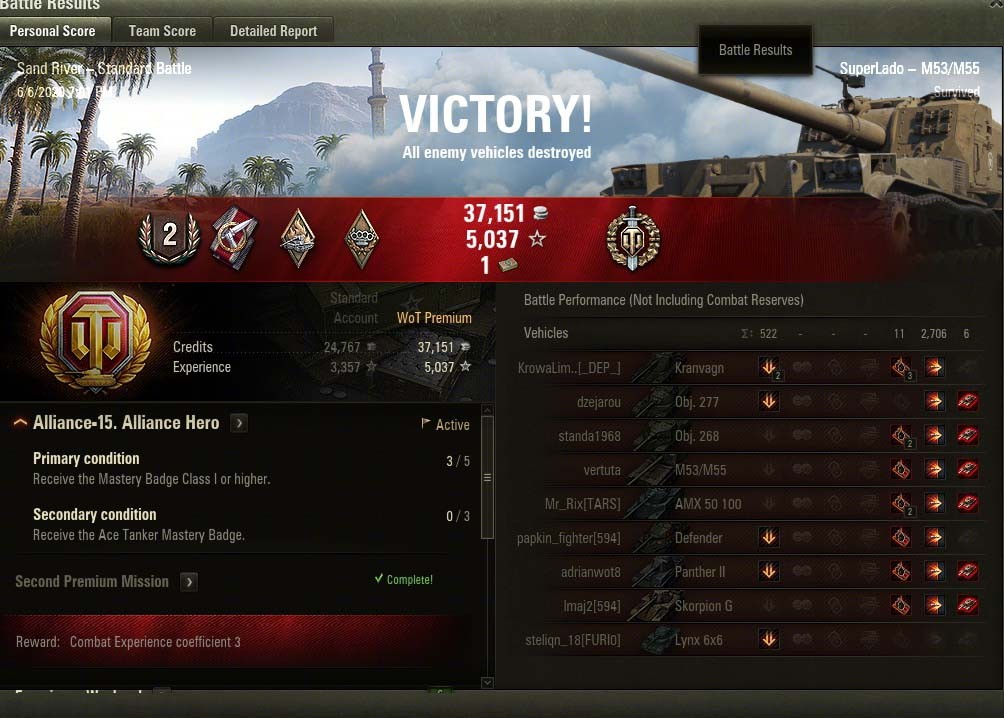Select the dzejarou Obj. 277 row

pos(700,402)
